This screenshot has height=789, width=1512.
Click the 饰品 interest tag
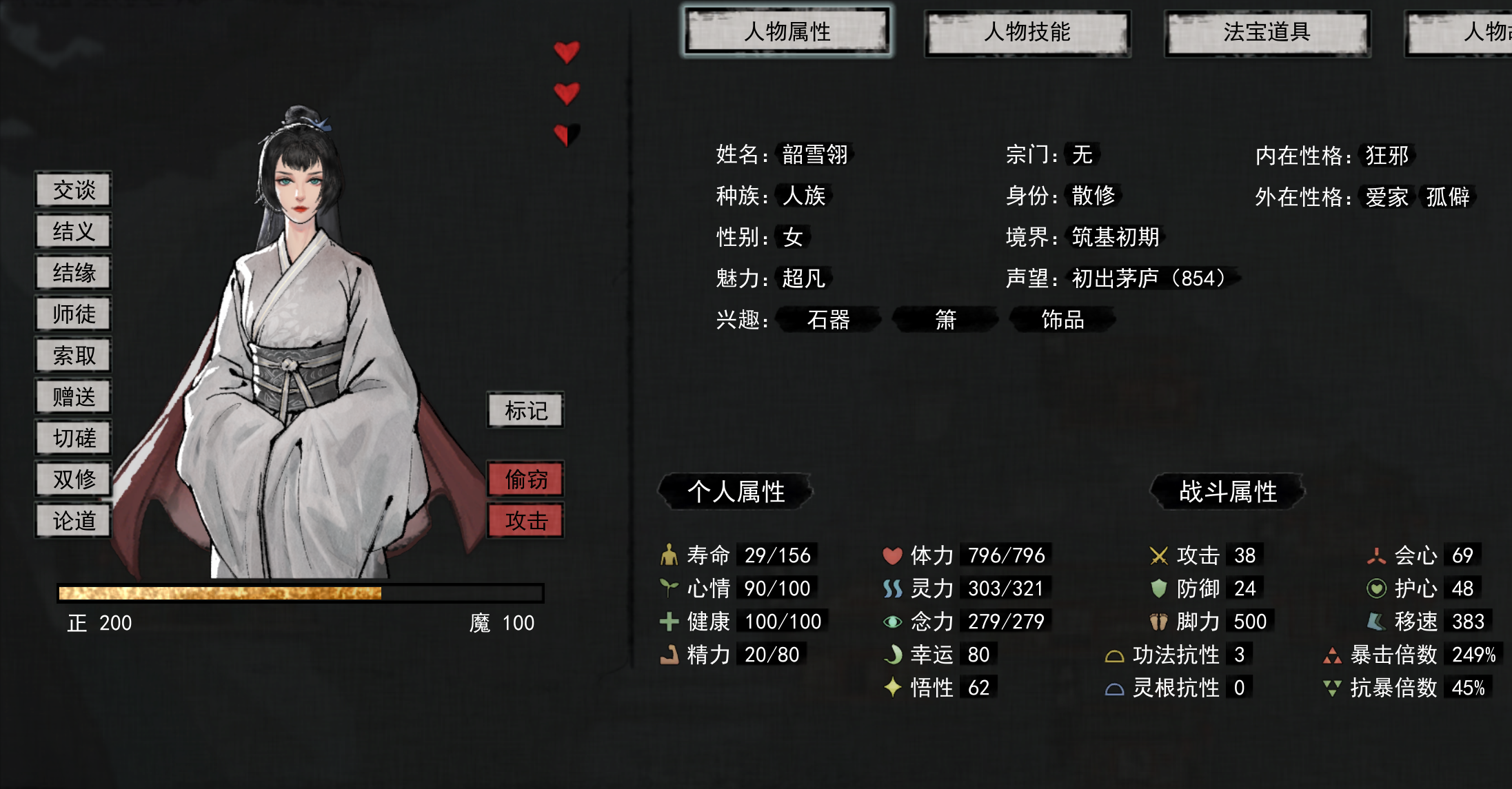1062,320
